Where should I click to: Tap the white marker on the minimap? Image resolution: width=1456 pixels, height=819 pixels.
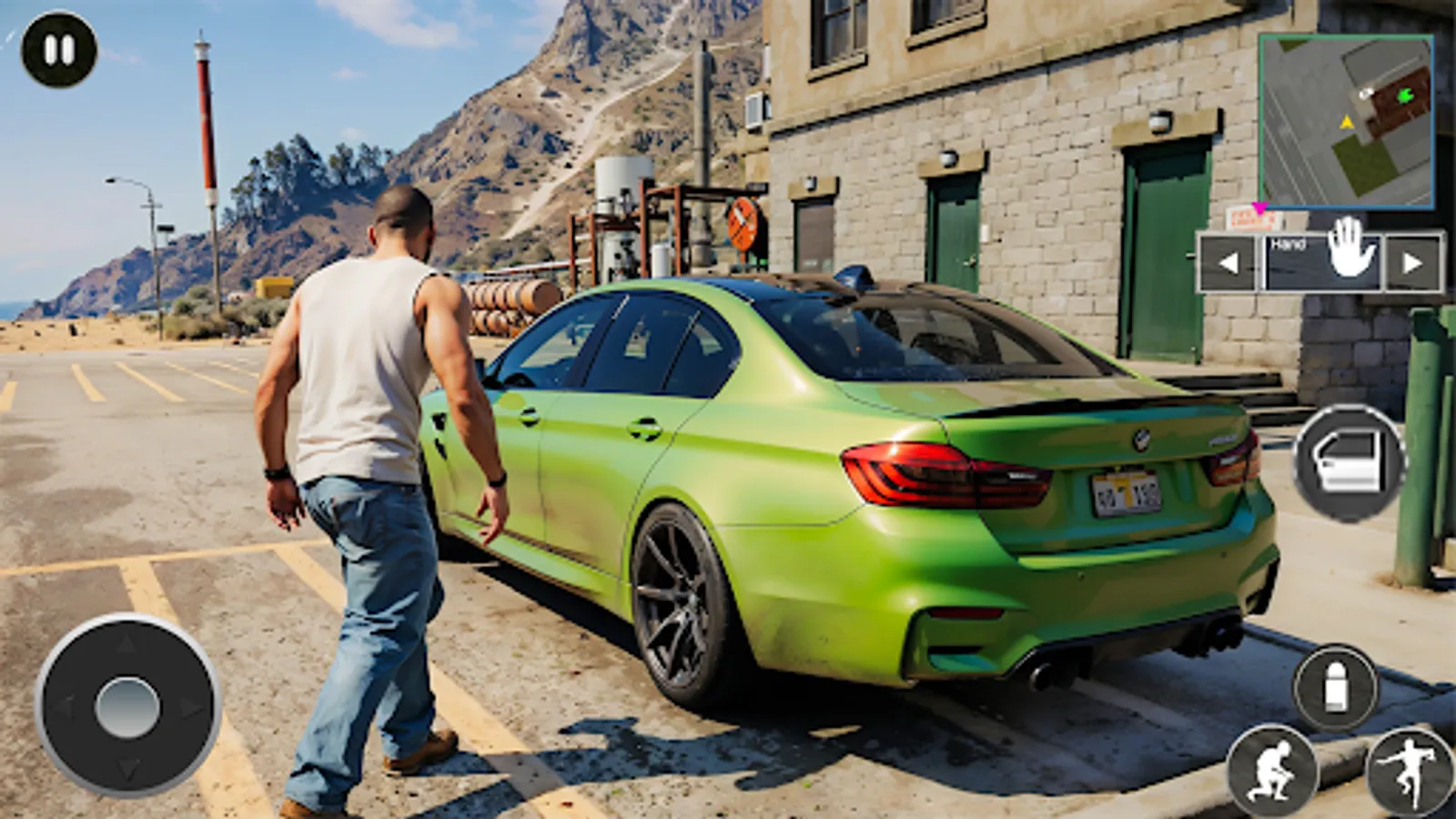point(1365,93)
